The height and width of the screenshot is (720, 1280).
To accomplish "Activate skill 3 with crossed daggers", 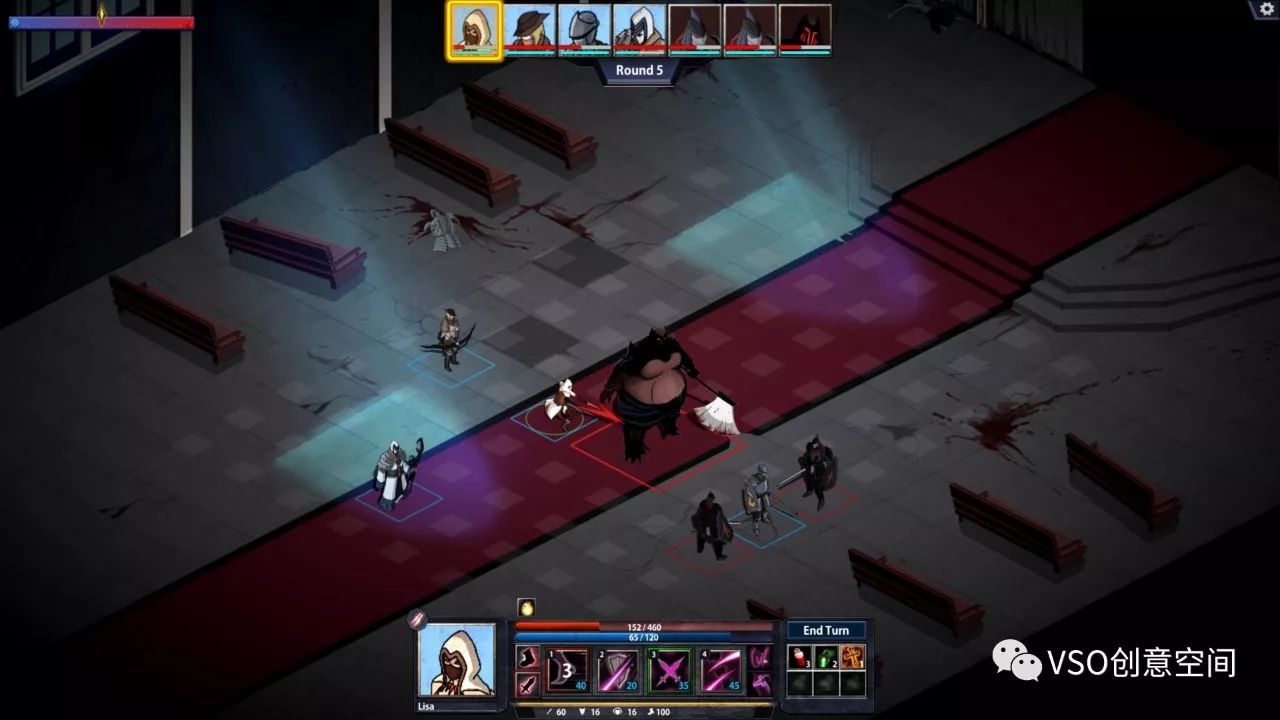I will tap(669, 670).
